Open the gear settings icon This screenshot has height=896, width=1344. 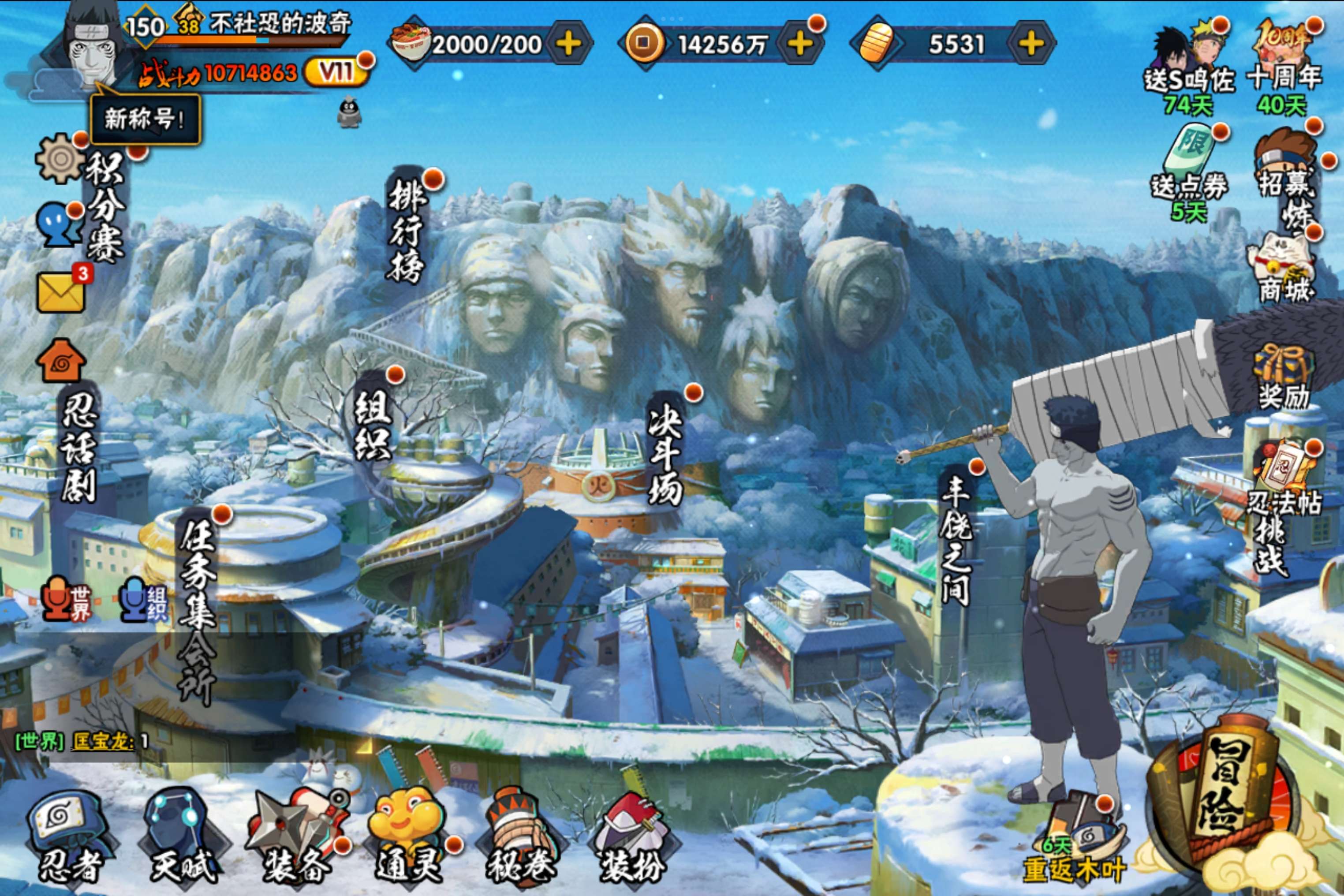[x=60, y=159]
